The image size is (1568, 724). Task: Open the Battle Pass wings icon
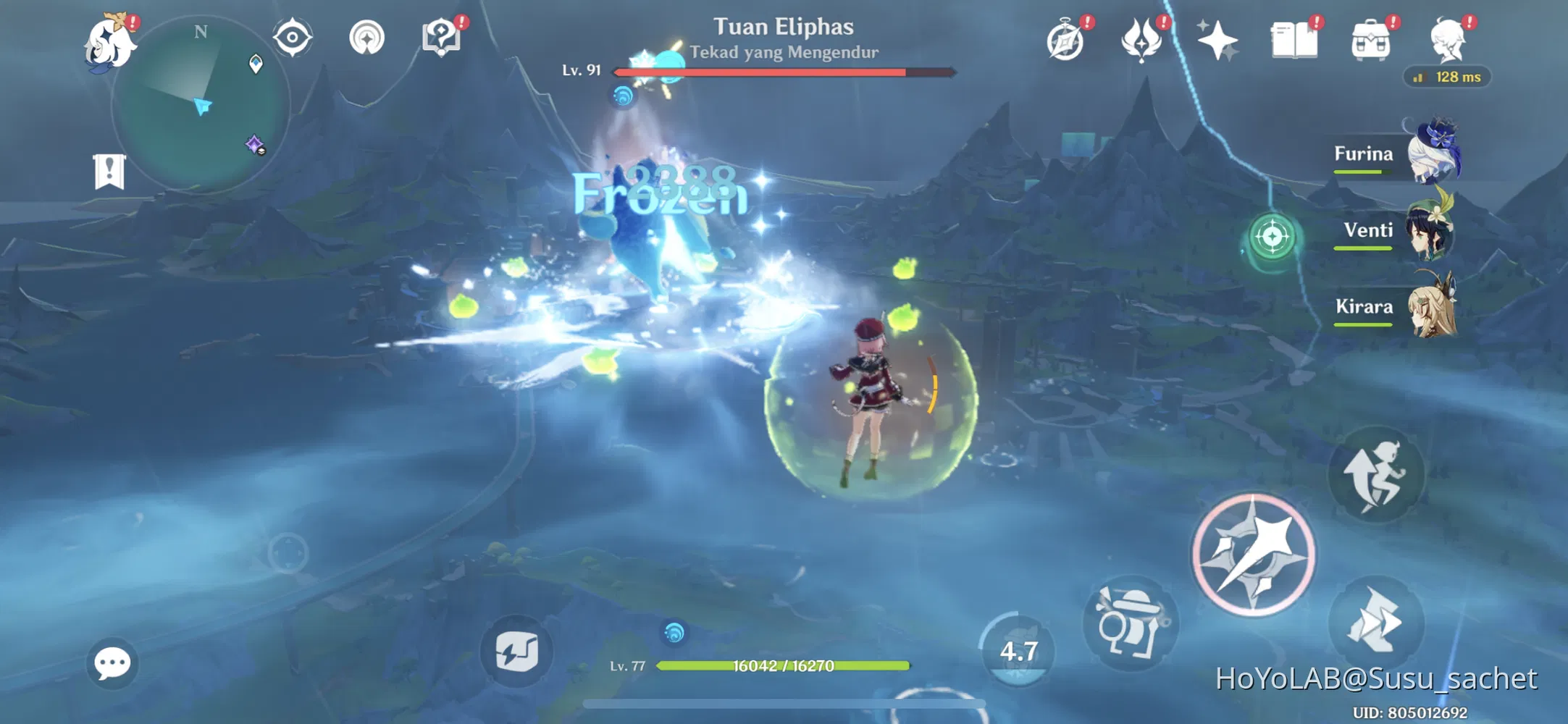tap(1141, 41)
